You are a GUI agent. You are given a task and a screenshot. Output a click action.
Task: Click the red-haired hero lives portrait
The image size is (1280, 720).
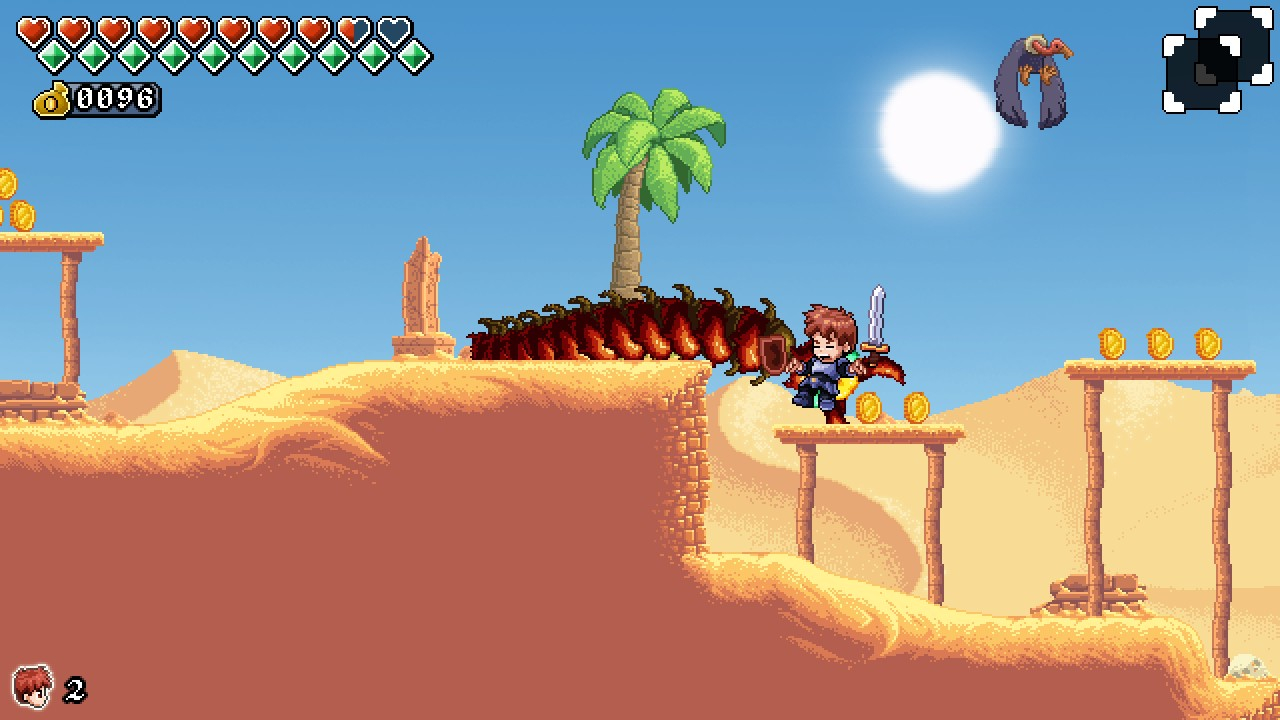[32, 687]
